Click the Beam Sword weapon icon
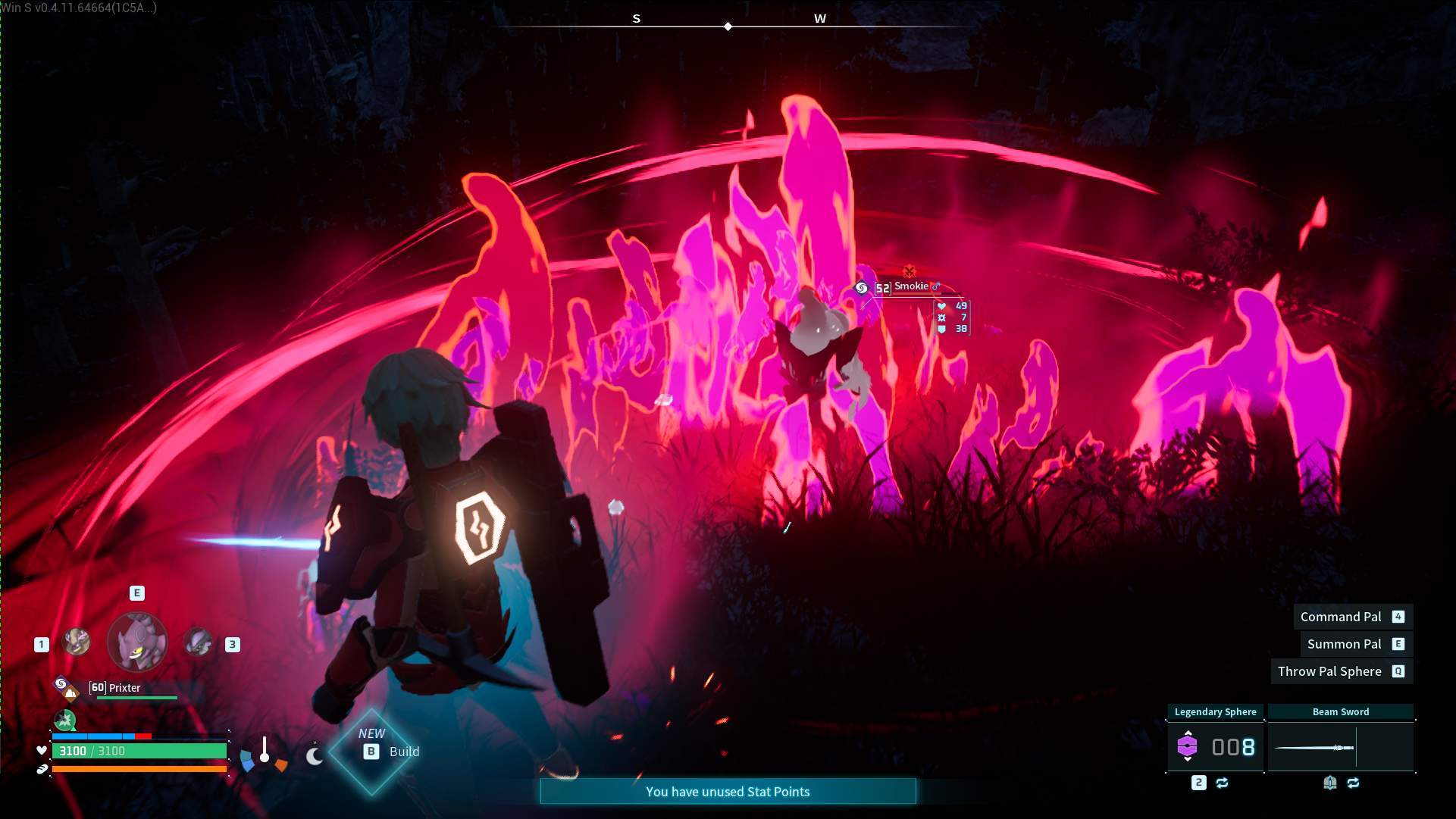 (x=1314, y=748)
